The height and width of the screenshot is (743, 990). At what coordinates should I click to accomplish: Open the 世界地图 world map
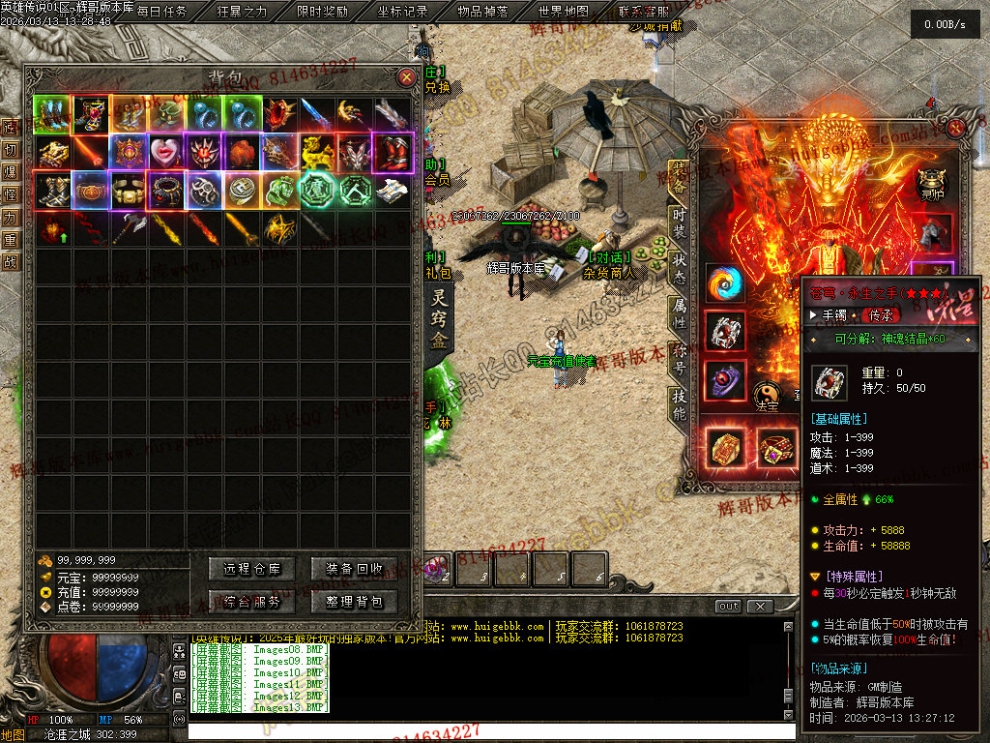pyautogui.click(x=563, y=12)
